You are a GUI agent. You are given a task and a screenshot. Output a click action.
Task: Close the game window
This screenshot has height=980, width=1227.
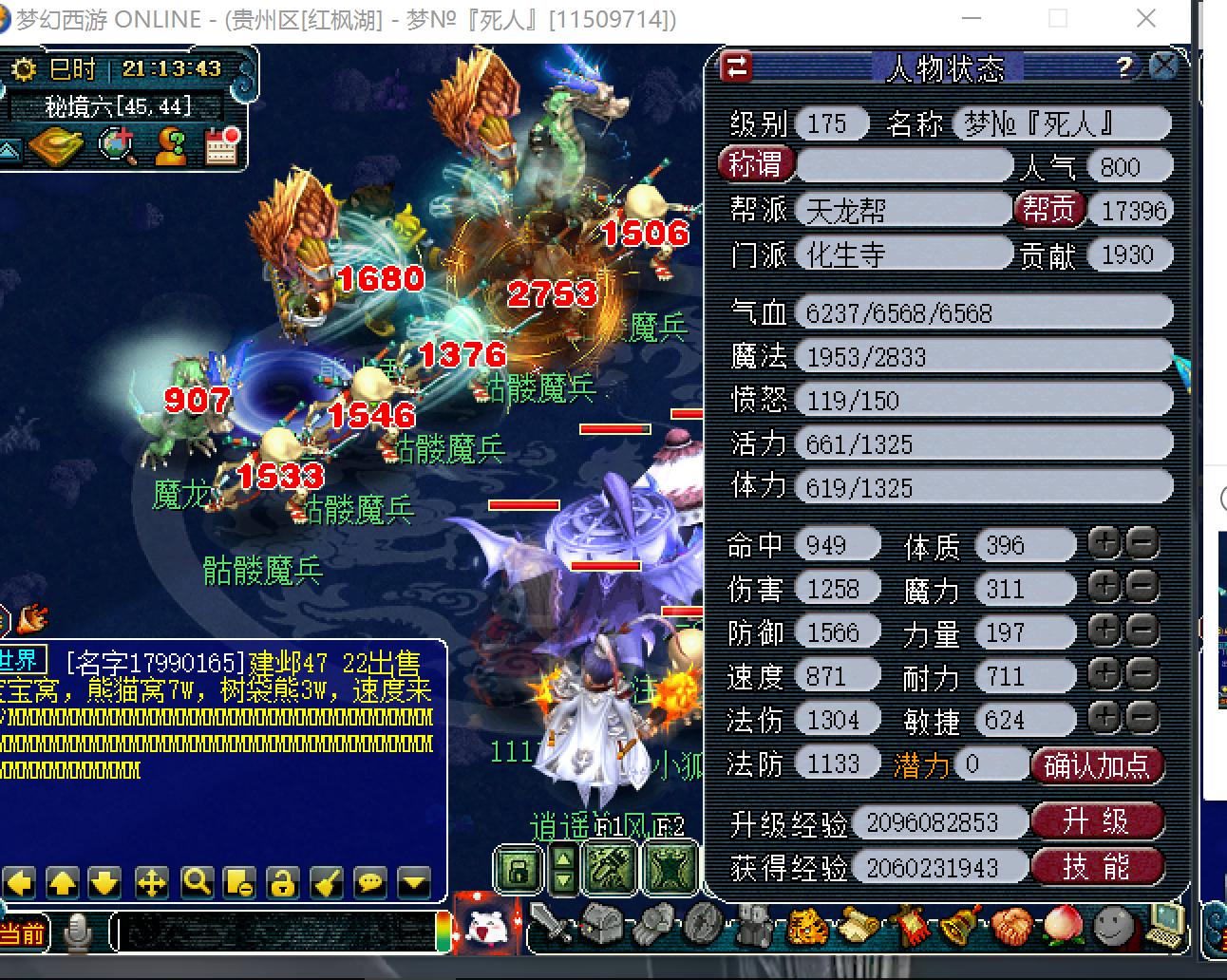pos(1146,19)
